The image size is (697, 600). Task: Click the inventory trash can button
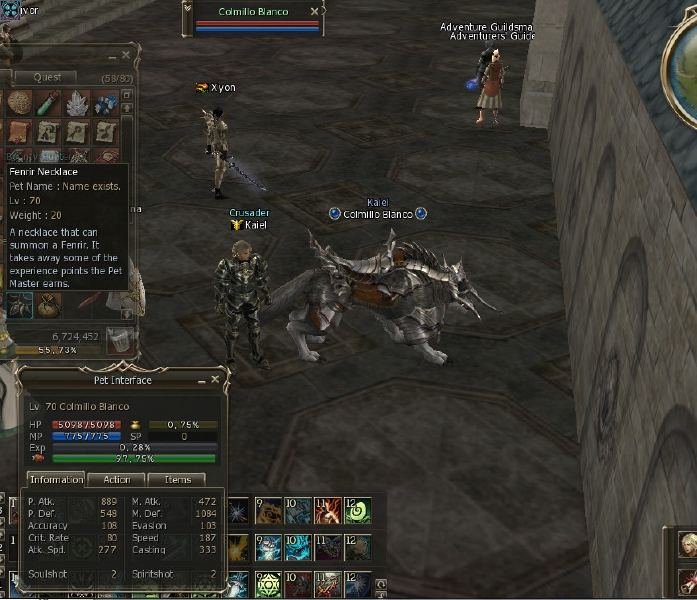120,340
